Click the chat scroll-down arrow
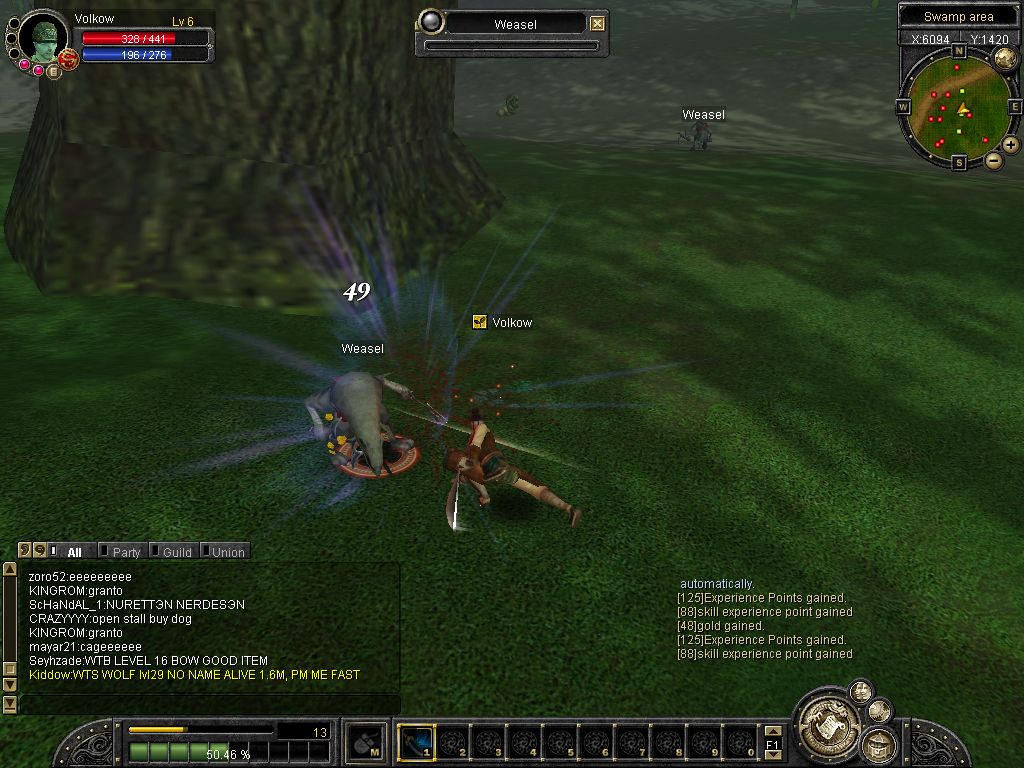This screenshot has height=768, width=1024. [x=10, y=685]
